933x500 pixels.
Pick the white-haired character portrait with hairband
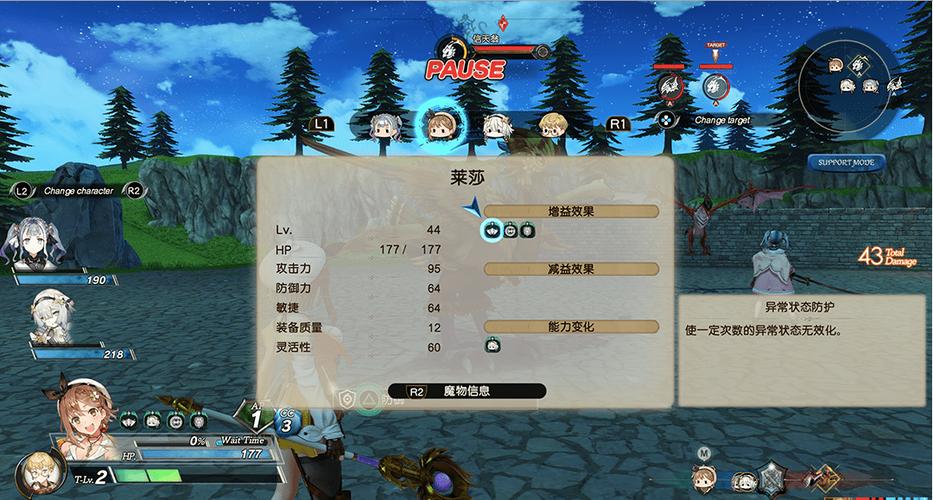click(x=497, y=125)
